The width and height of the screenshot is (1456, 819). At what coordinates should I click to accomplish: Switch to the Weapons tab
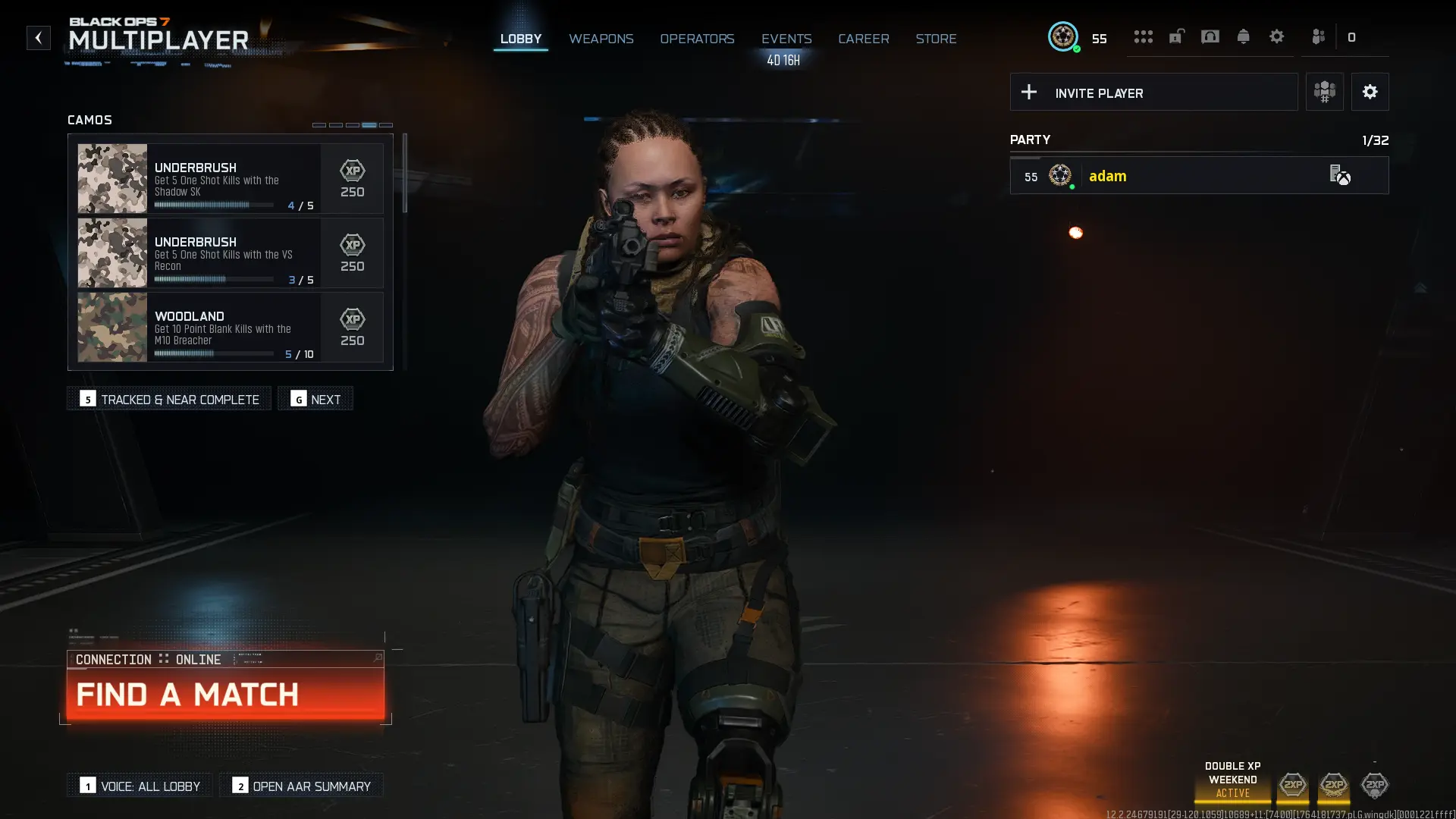tap(601, 39)
